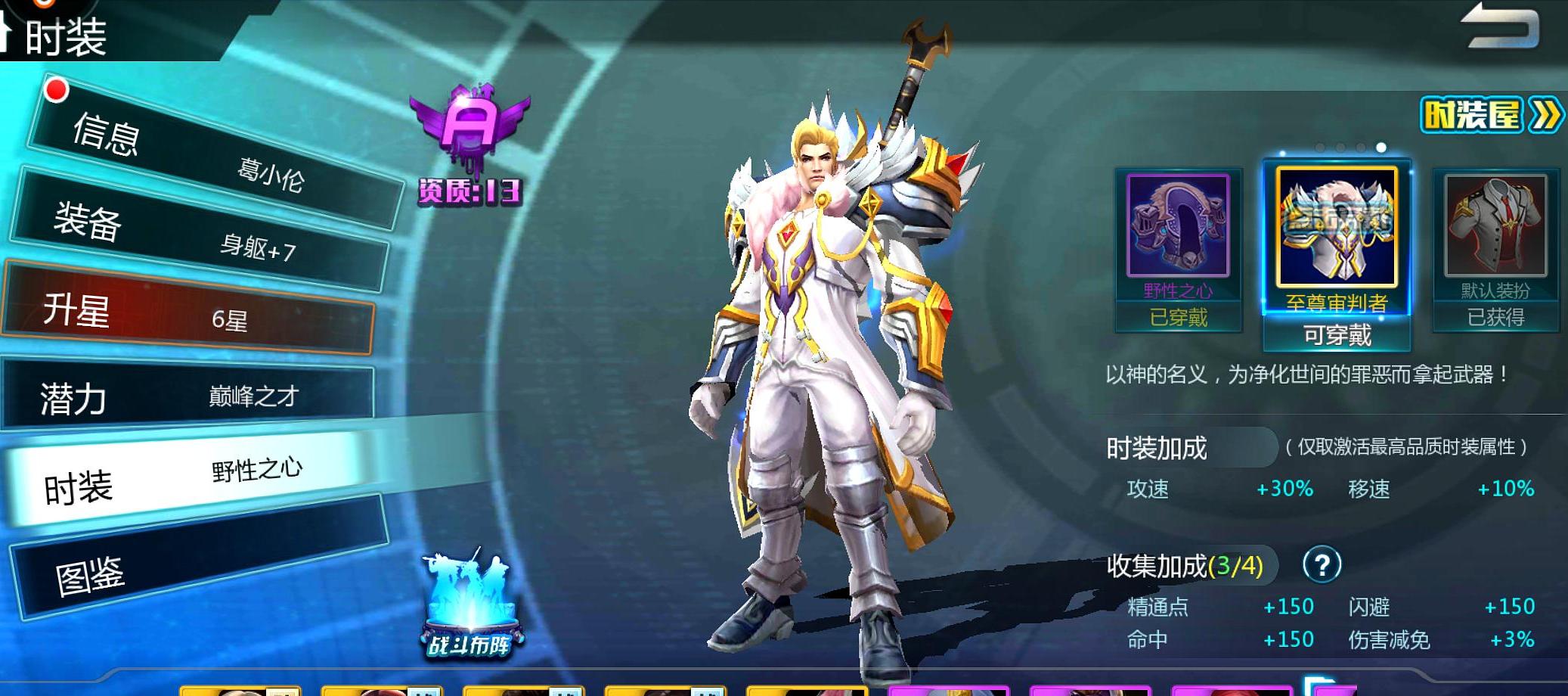Viewport: 1568px width, 696px height.
Task: Choose the 默认装扮 default outfit
Action: pyautogui.click(x=1495, y=227)
